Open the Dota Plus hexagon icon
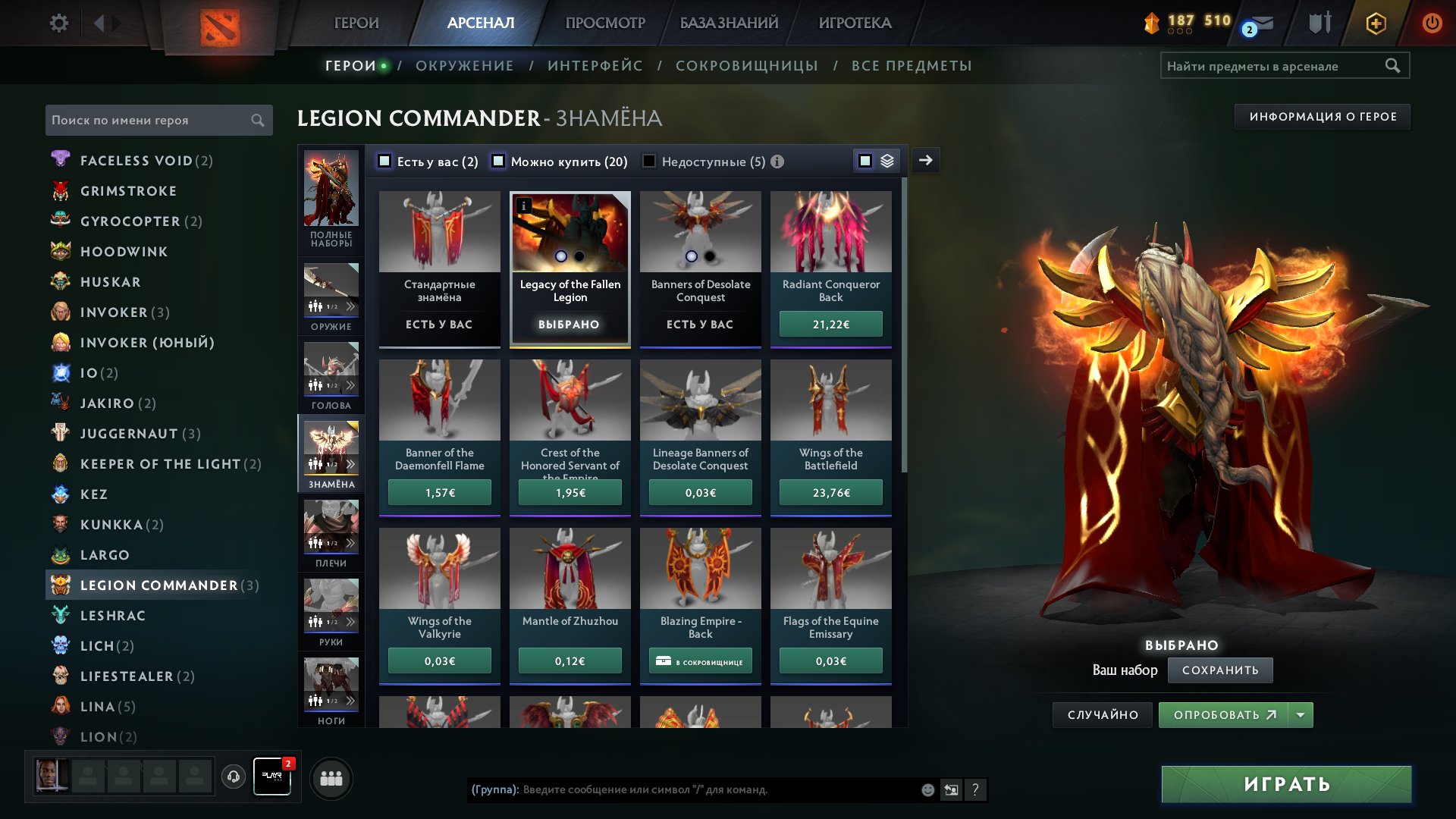Viewport: 1456px width, 819px height. coord(1376,23)
